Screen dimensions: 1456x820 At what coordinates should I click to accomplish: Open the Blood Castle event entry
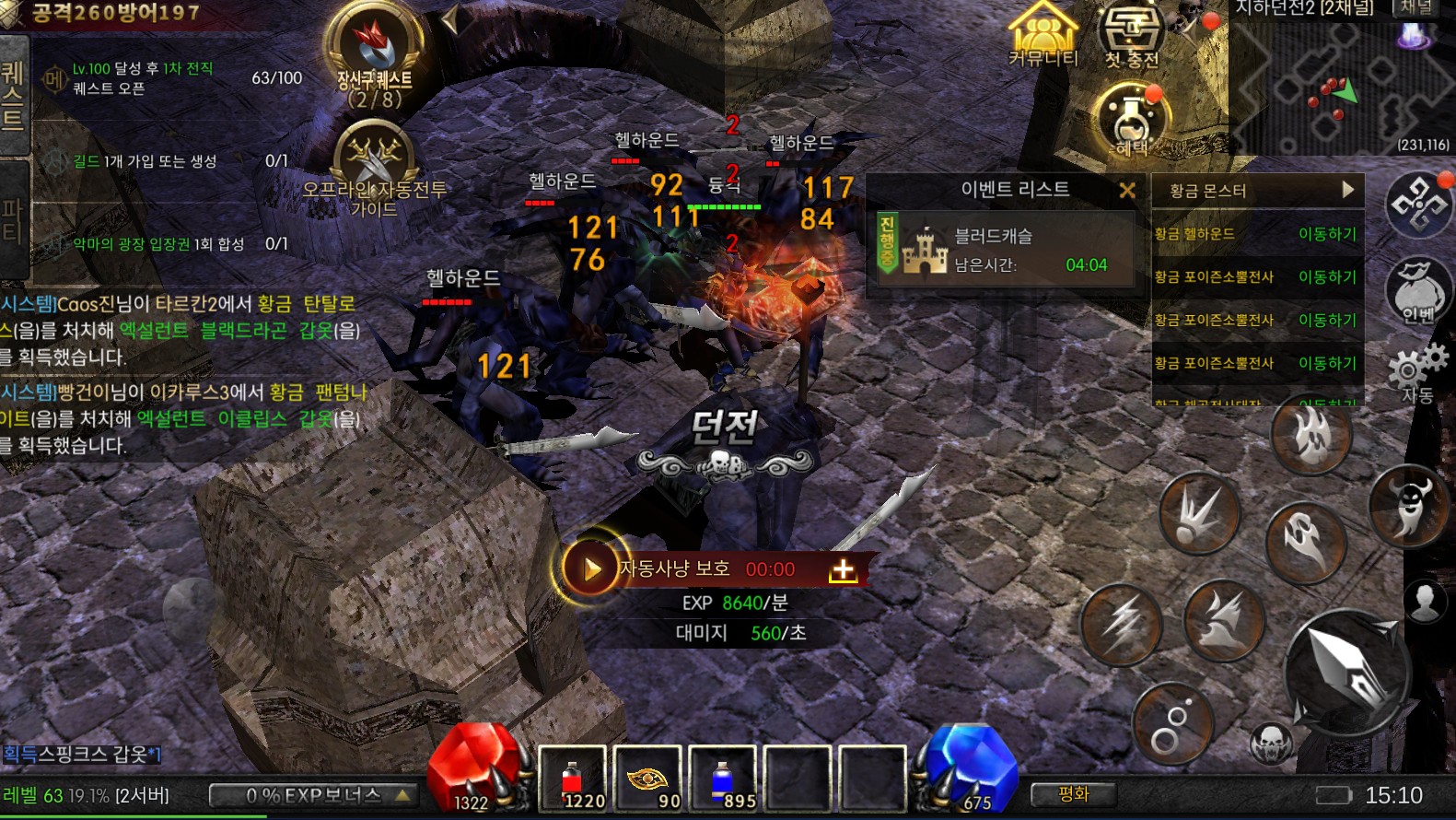point(1004,250)
